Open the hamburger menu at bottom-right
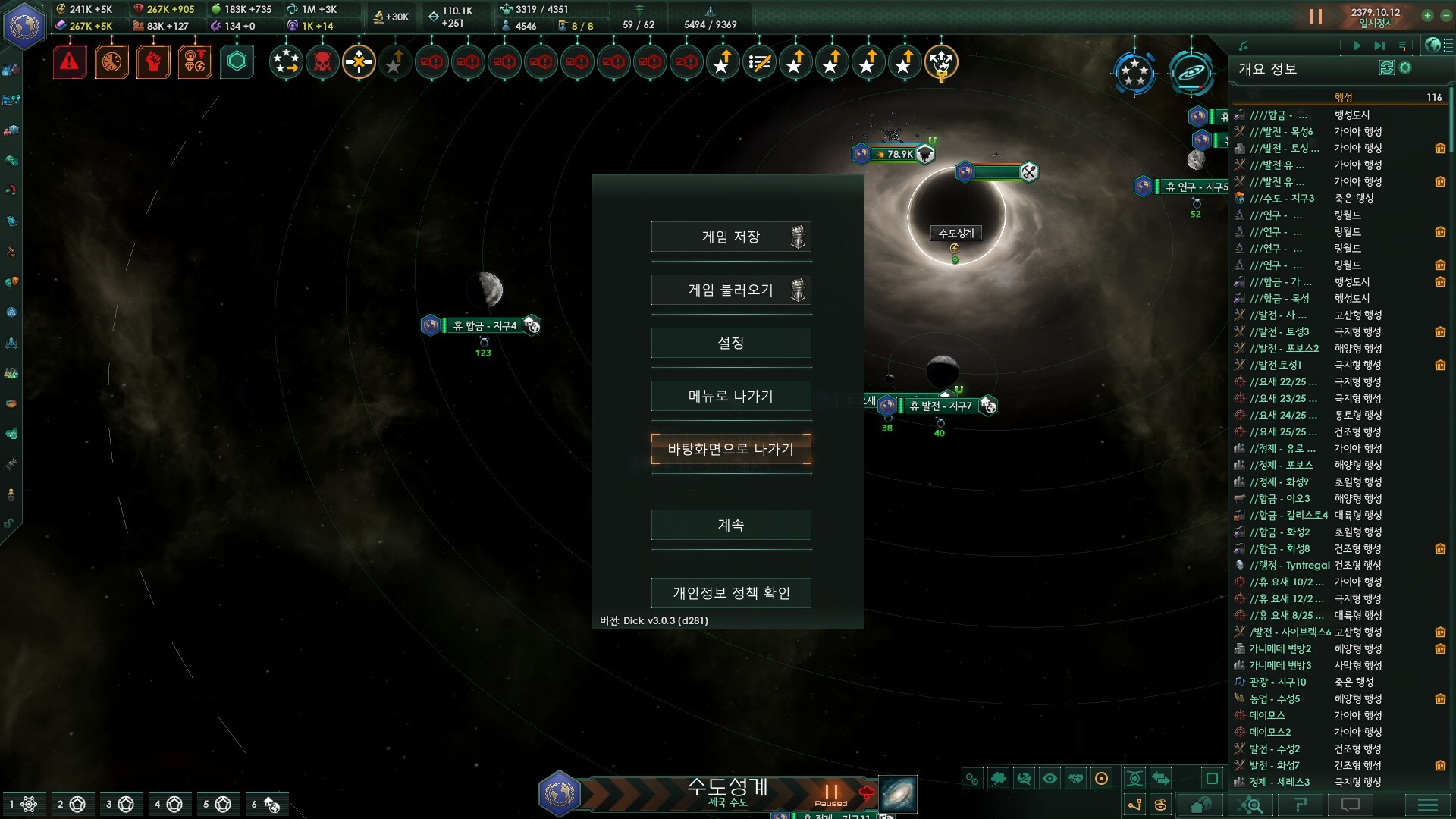Image resolution: width=1456 pixels, height=819 pixels. (1427, 805)
